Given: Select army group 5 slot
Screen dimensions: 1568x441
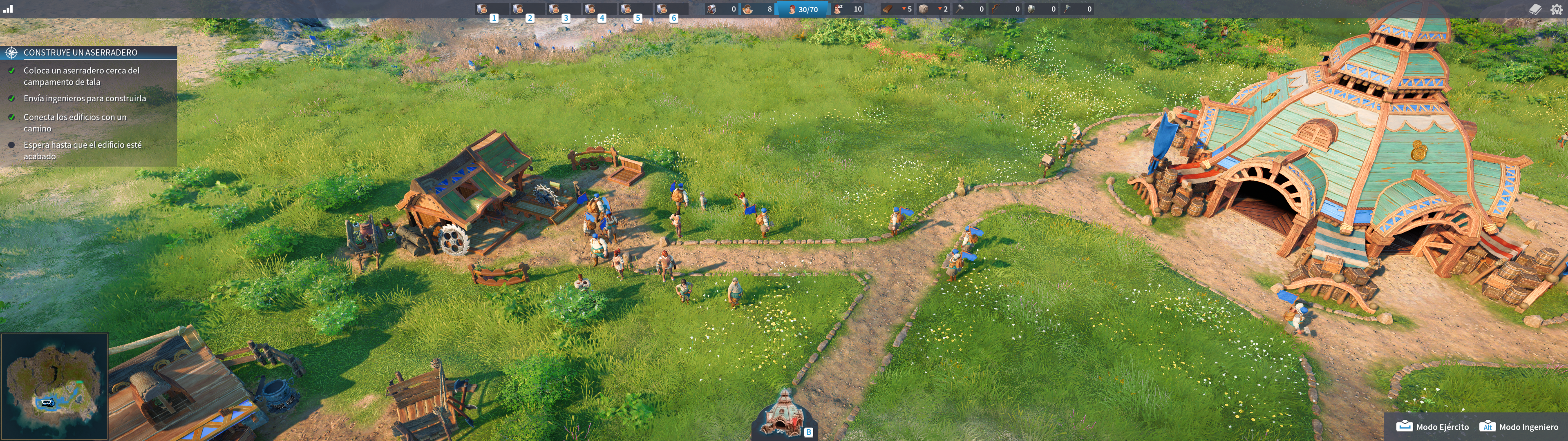Looking at the screenshot, I should tap(634, 10).
